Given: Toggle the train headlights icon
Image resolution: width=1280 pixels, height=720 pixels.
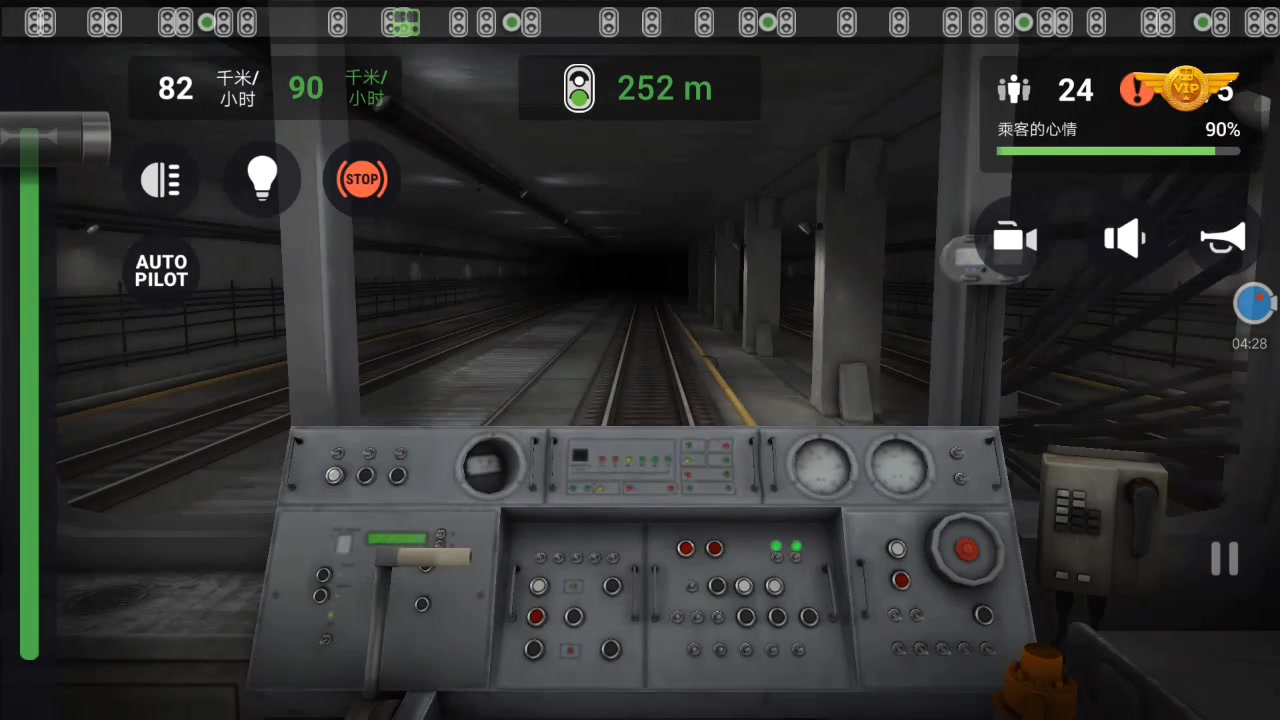Looking at the screenshot, I should click(x=161, y=179).
